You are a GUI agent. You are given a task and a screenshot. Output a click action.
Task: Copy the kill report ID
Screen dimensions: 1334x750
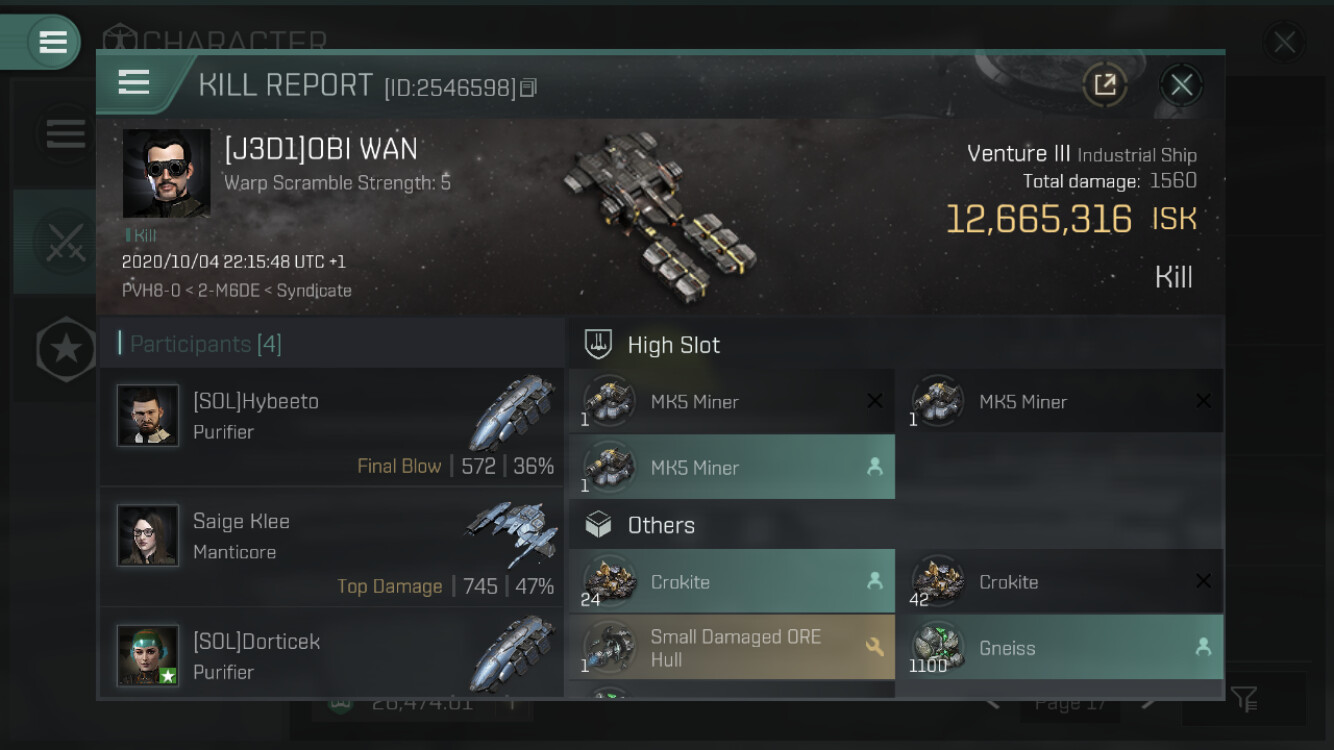coord(529,88)
